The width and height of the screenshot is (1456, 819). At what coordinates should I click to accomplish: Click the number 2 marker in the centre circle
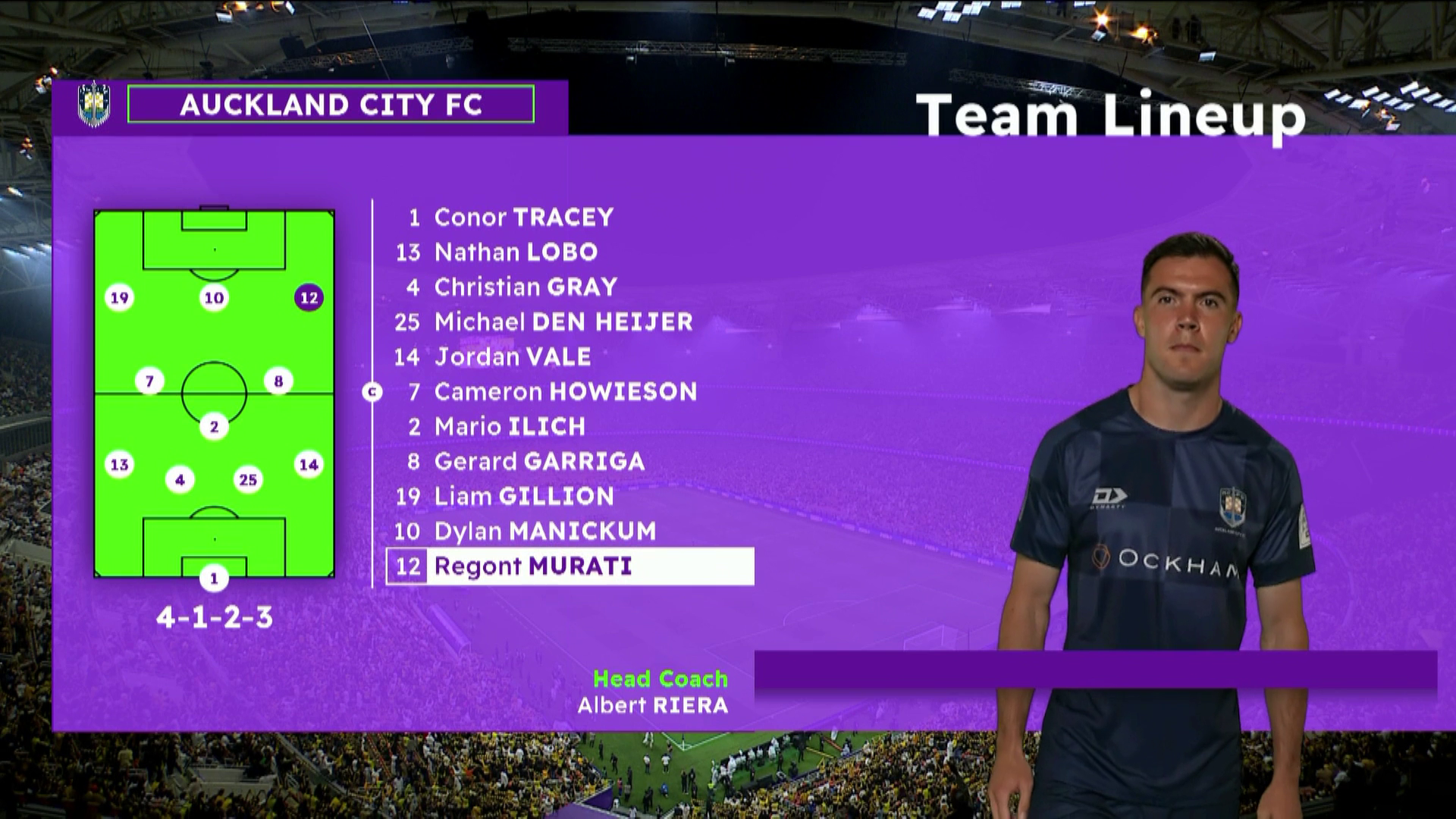[214, 427]
